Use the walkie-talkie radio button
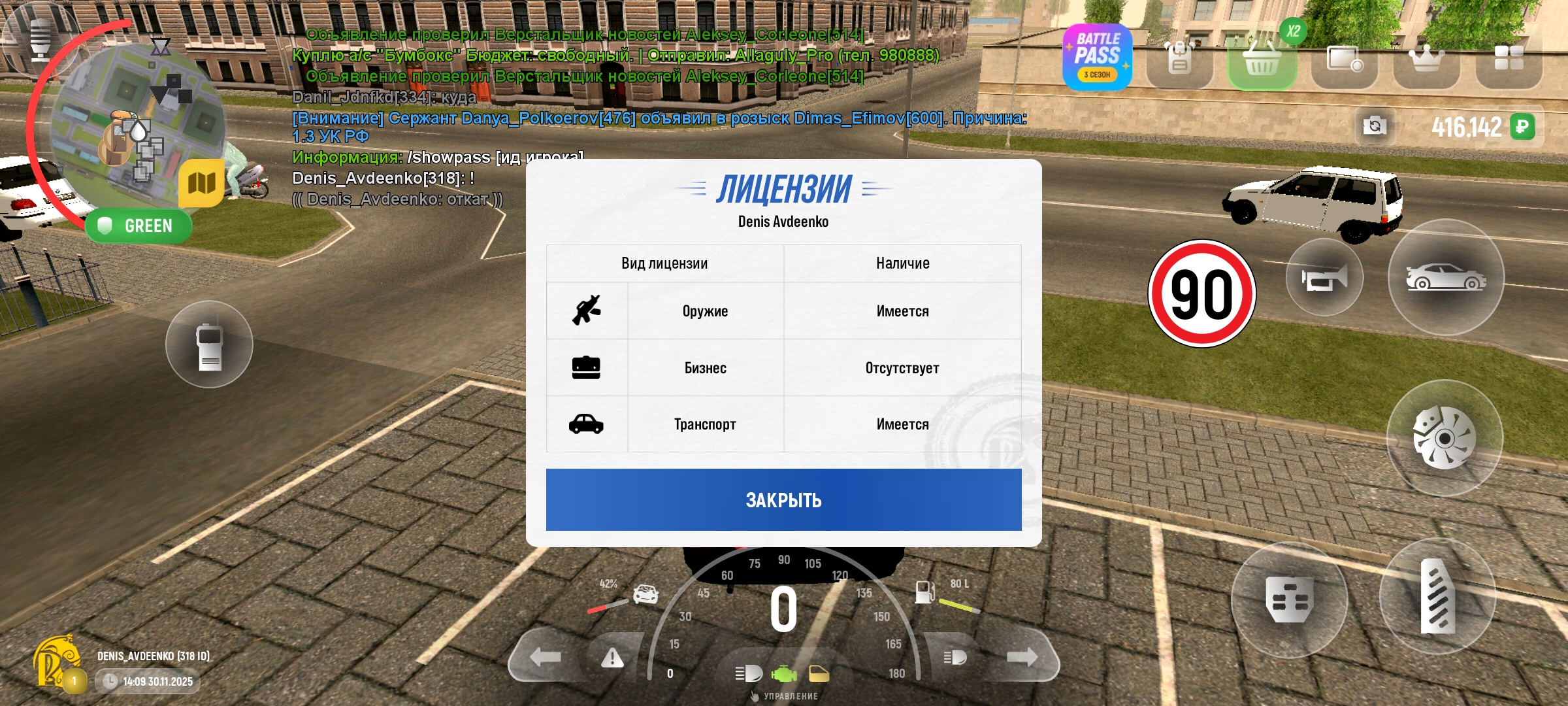The height and width of the screenshot is (706, 1568). click(x=209, y=345)
